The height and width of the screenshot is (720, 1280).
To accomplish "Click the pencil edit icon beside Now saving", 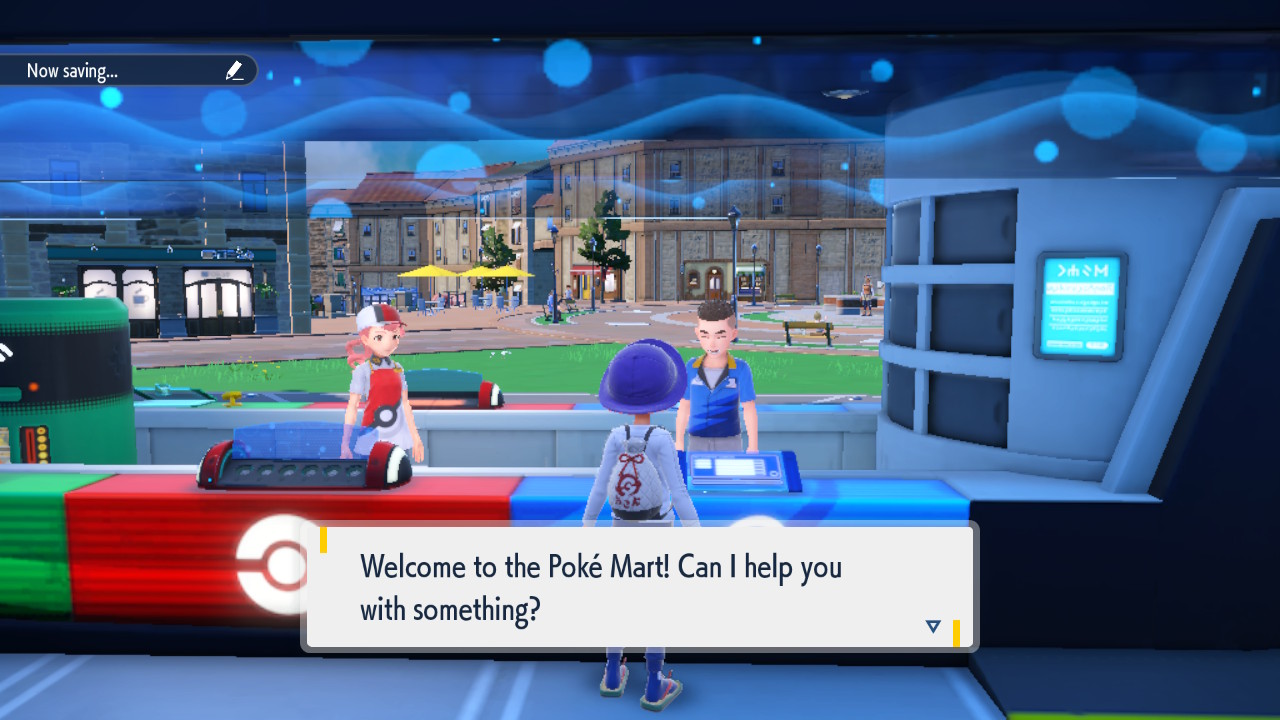I will 235,70.
